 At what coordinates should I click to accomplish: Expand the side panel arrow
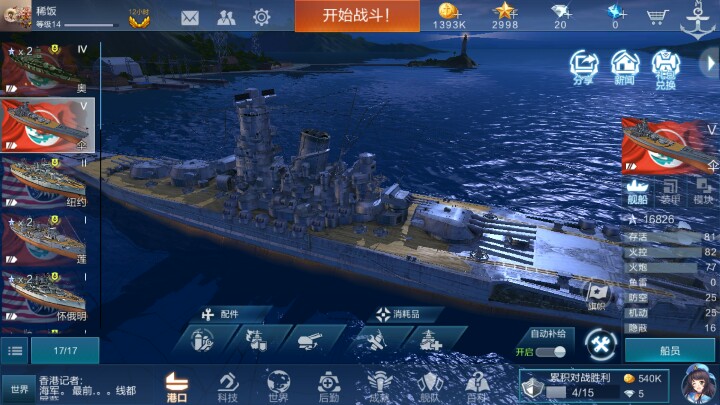tap(709, 63)
